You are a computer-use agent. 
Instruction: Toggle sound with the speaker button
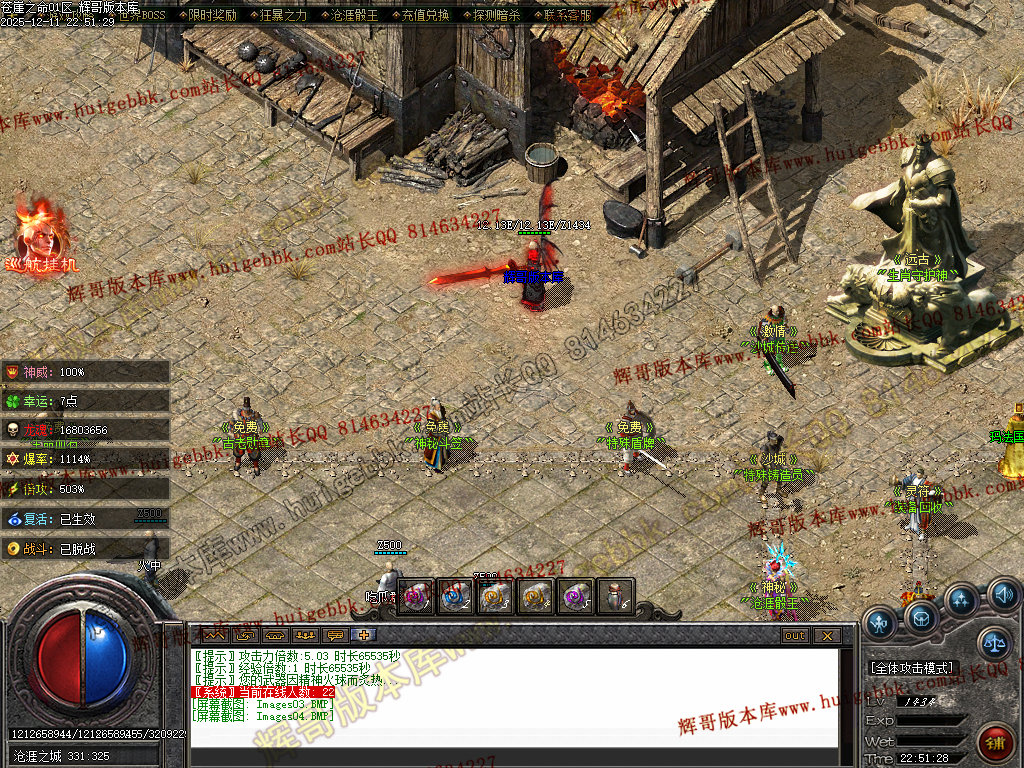click(x=1003, y=596)
